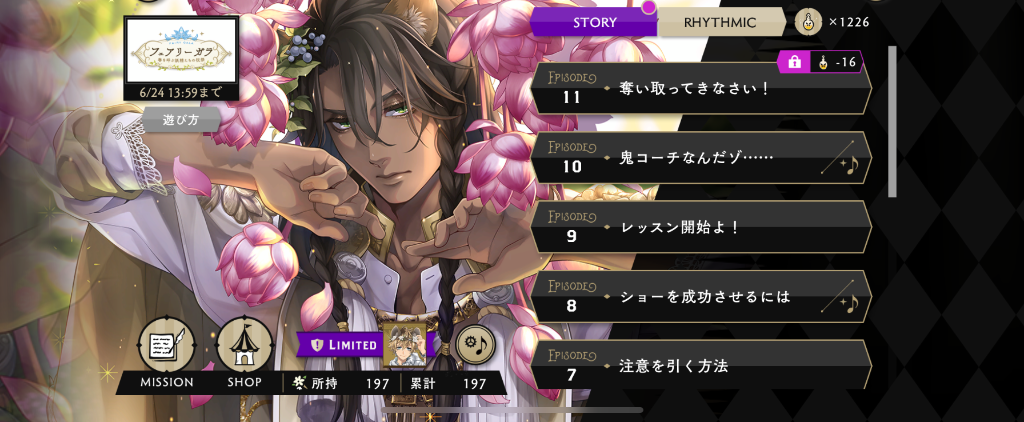The height and width of the screenshot is (422, 1024).
Task: Select Episode 10 rhythm stage
Action: 700,159
